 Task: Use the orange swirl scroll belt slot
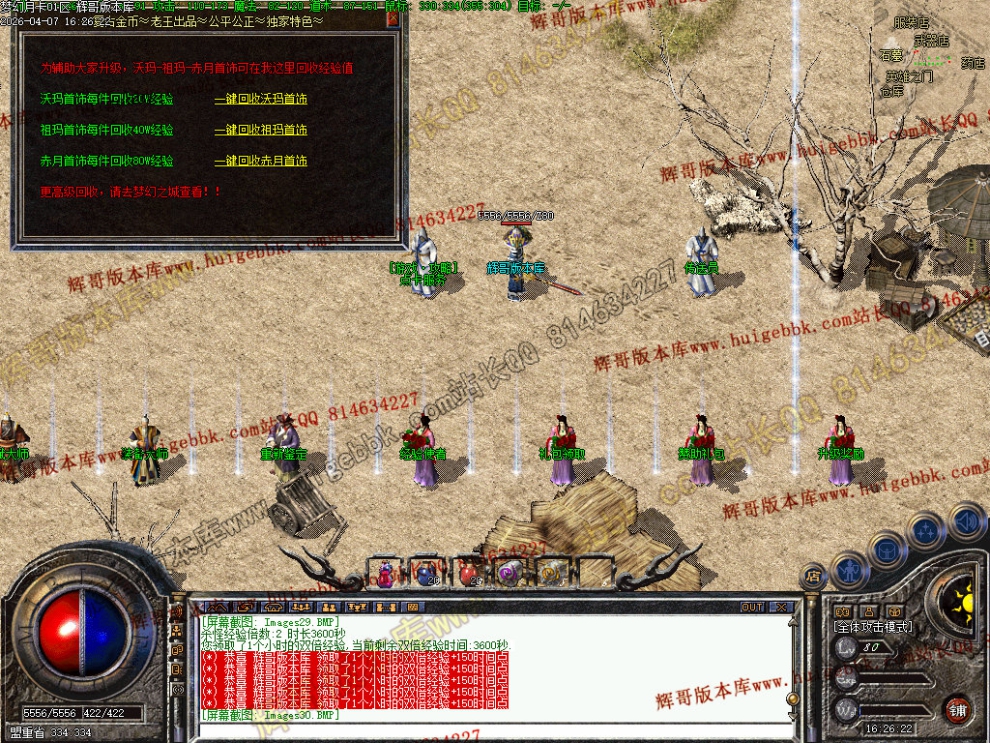pos(550,573)
